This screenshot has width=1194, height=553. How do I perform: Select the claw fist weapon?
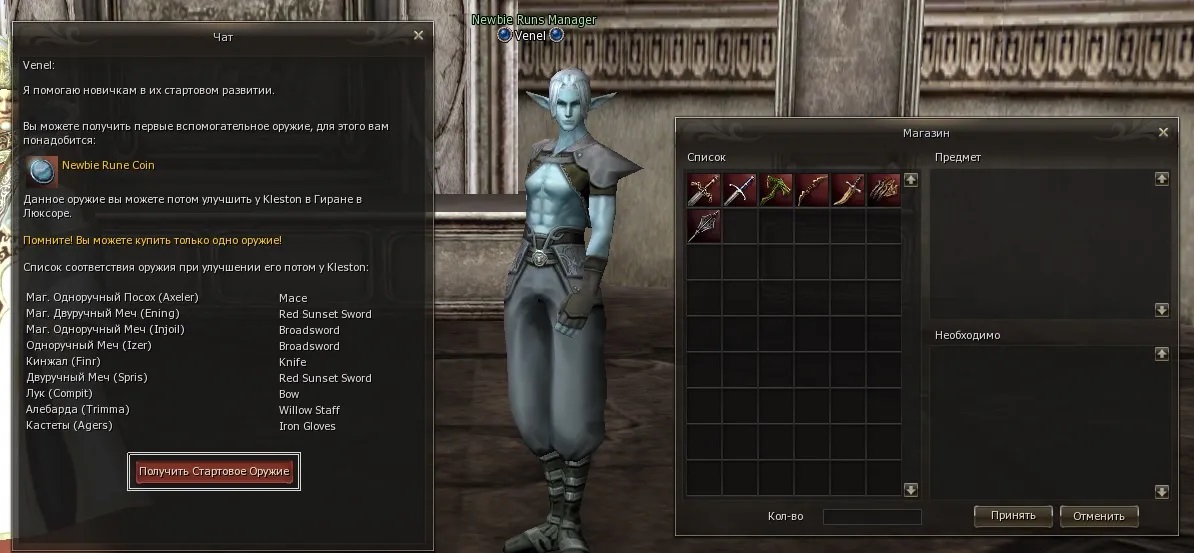[x=884, y=190]
